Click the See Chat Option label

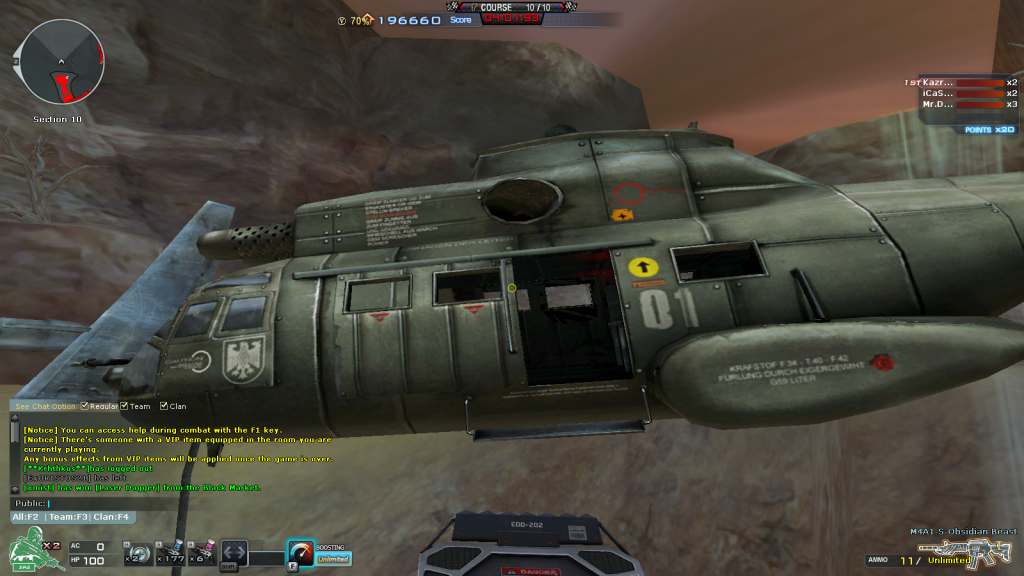pyautogui.click(x=45, y=406)
